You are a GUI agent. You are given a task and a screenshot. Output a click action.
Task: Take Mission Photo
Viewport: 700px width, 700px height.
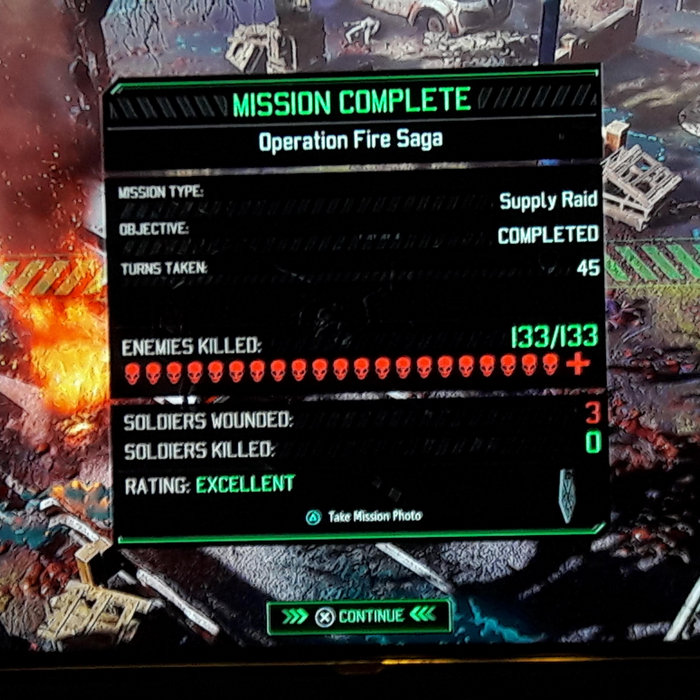[364, 516]
